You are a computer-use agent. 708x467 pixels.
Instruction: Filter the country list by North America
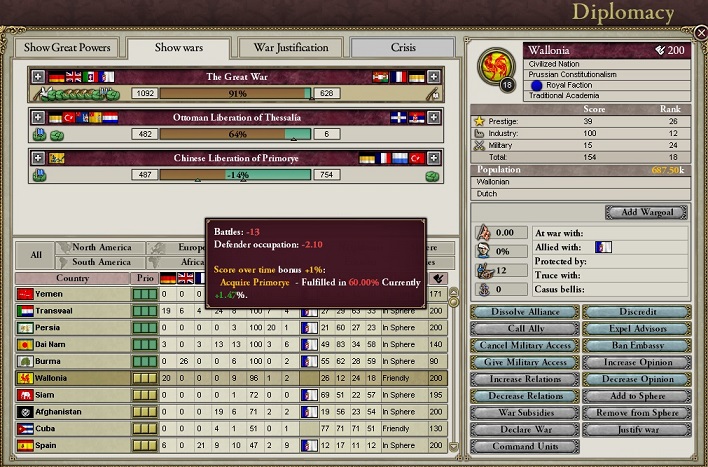102,247
